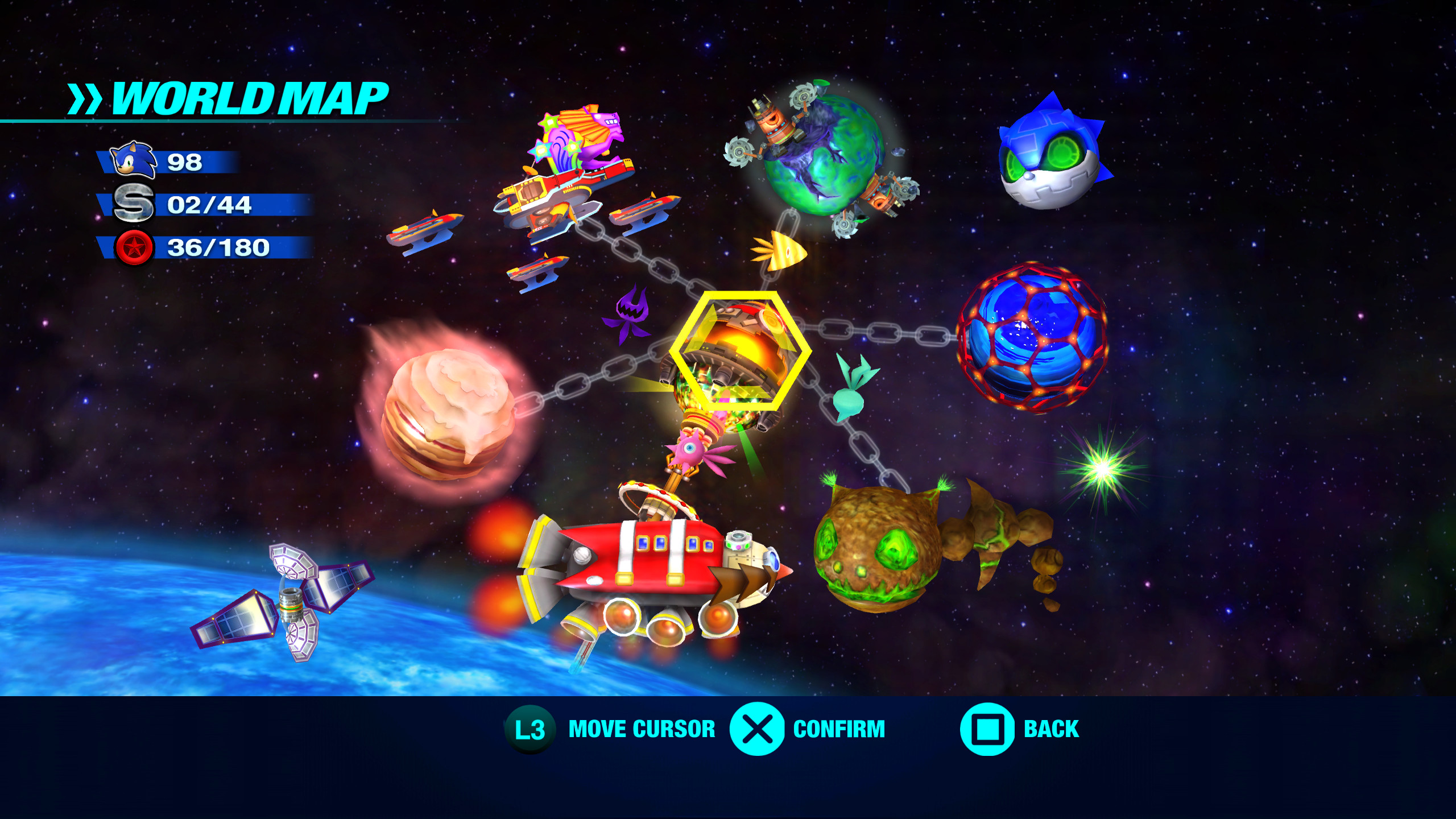Click the World Map title header
The image size is (1456, 819).
(227, 100)
